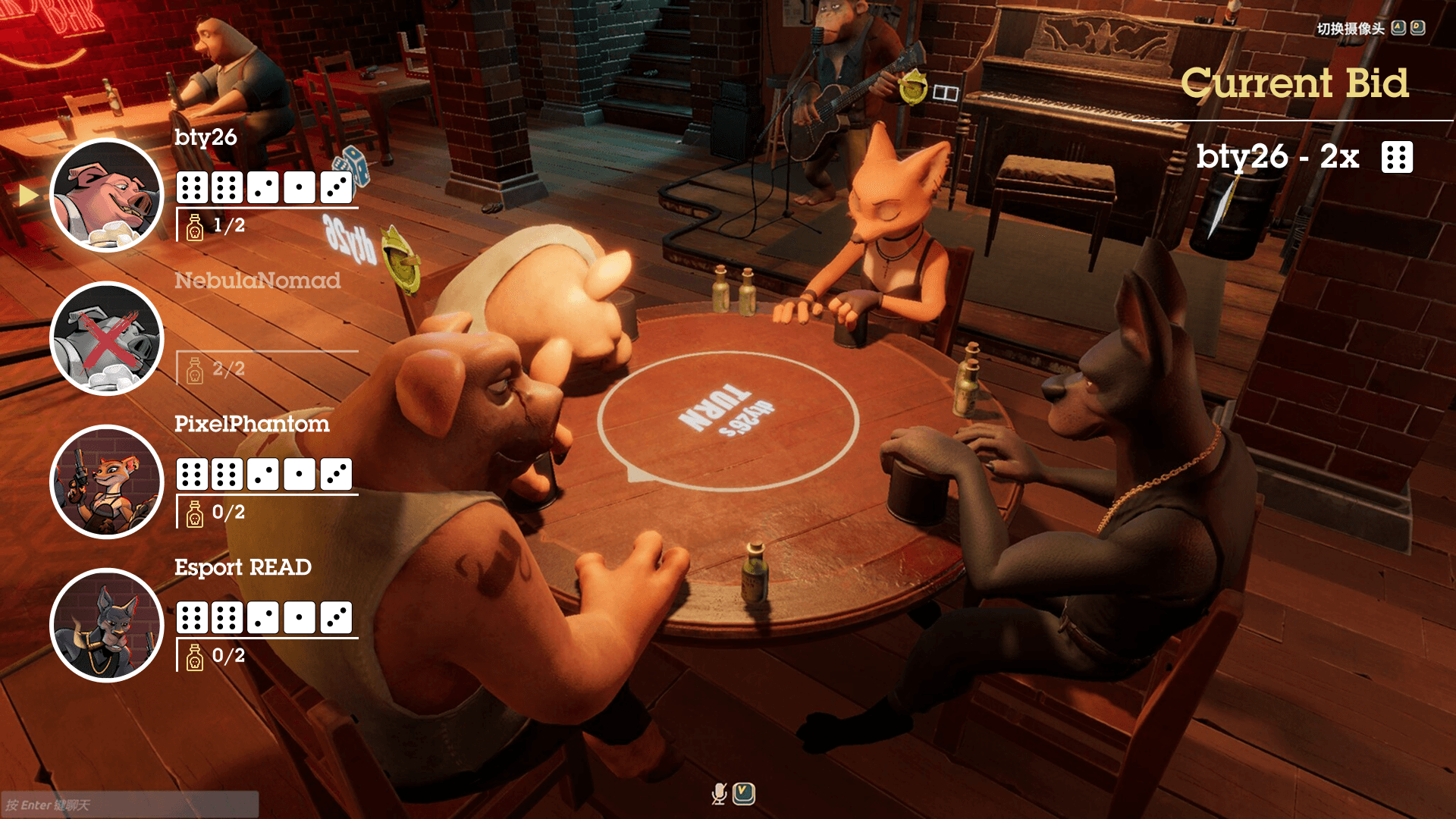Select NebulaNomad's crossed-out avatar portrait
This screenshot has width=1456, height=819.
pyautogui.click(x=107, y=339)
